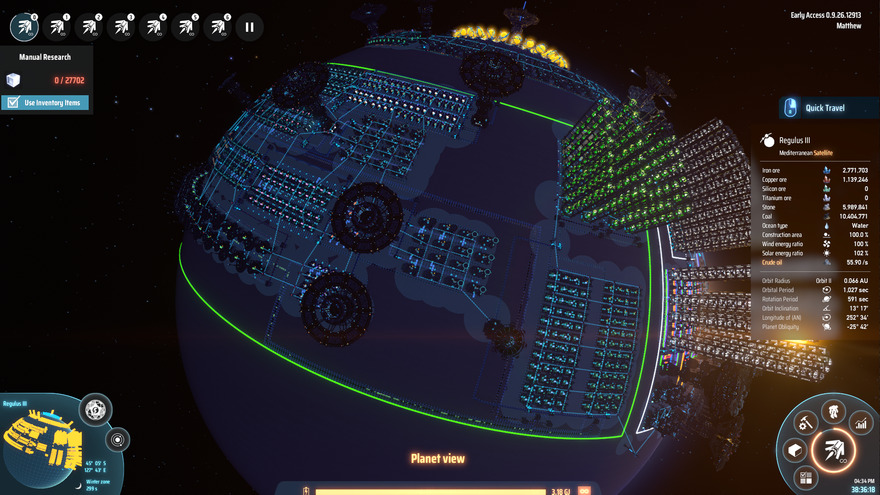Activate the Quick Travel button
The image size is (880, 495).
click(819, 107)
